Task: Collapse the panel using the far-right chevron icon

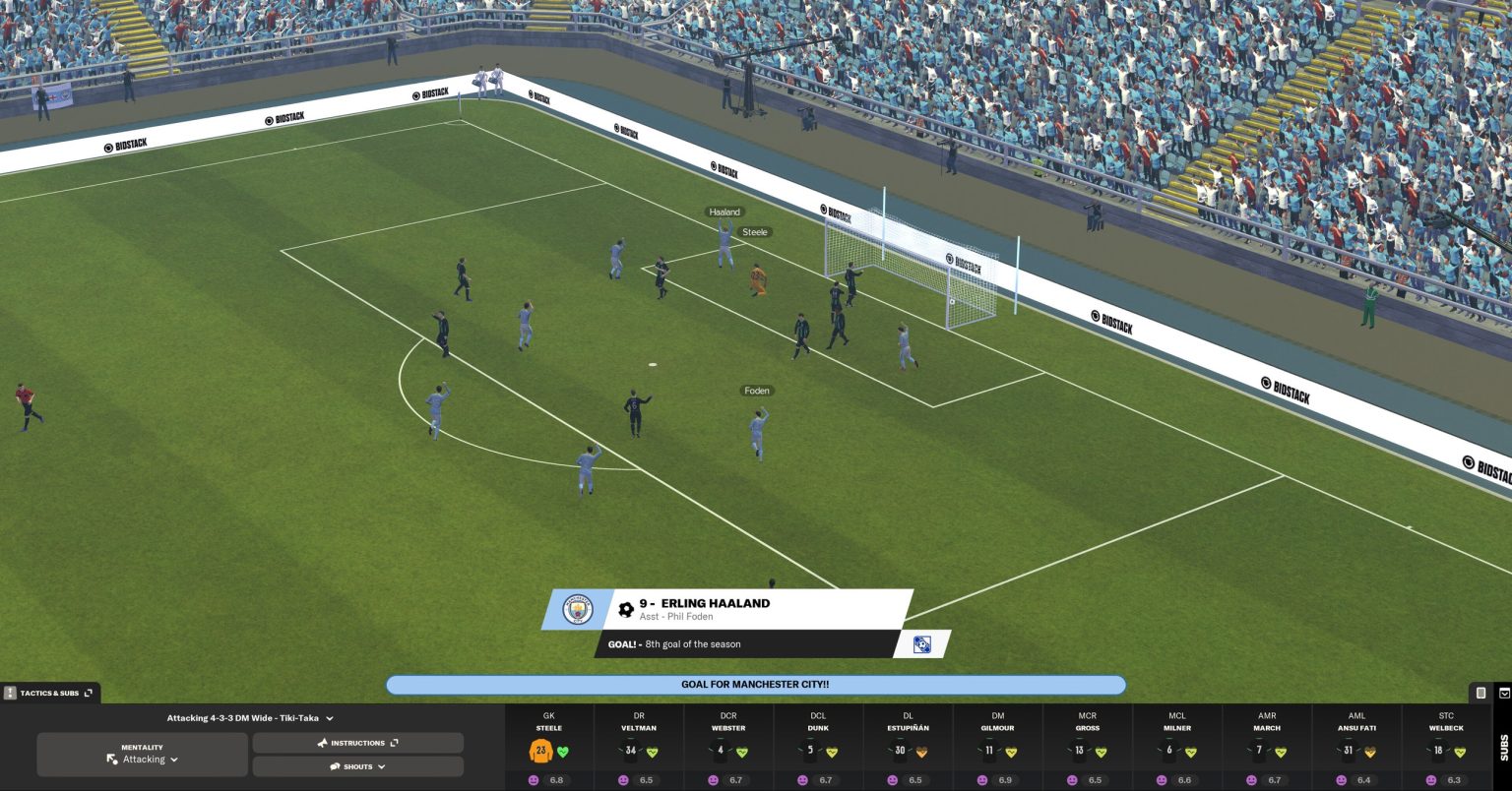Action: click(1504, 694)
